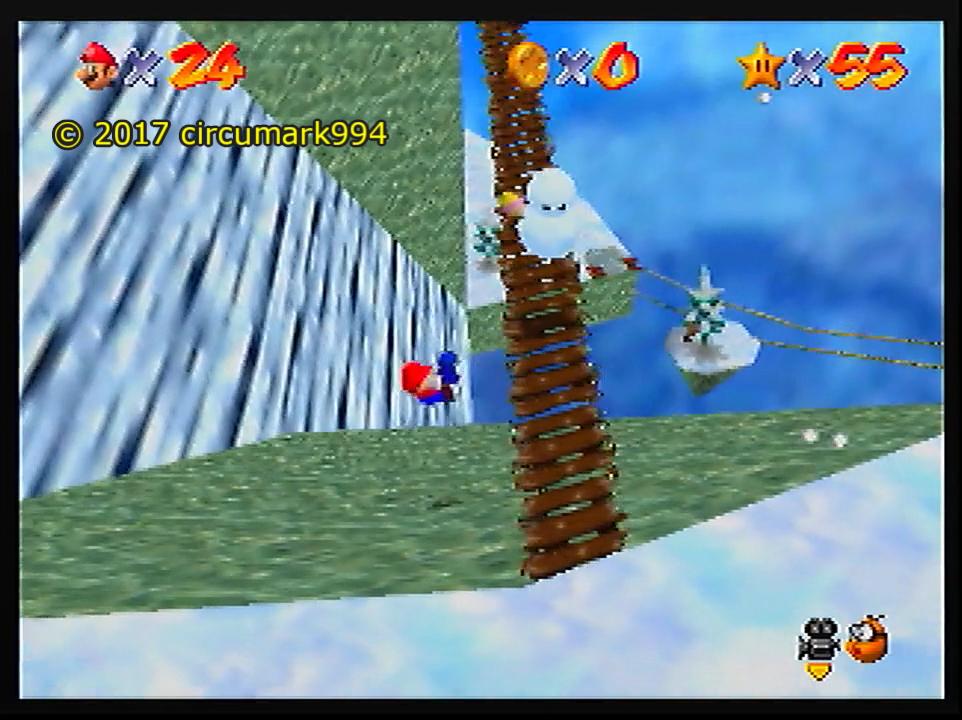Toggle the Lakitu camera mode icon
The width and height of the screenshot is (962, 720).
click(x=866, y=640)
